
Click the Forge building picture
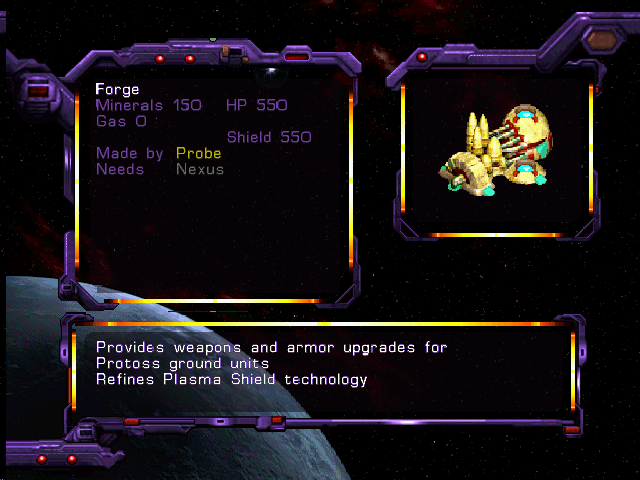[x=495, y=150]
